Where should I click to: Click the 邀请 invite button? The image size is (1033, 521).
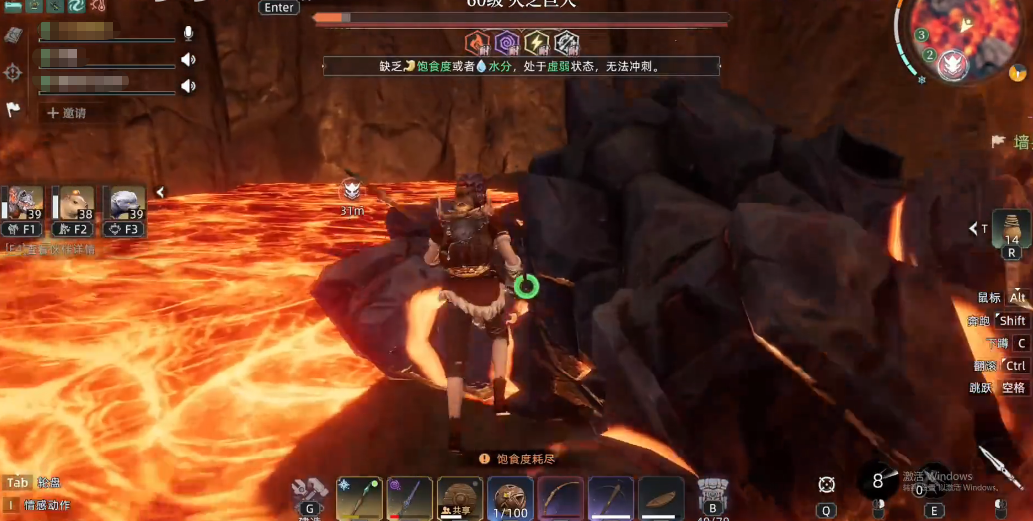66,113
